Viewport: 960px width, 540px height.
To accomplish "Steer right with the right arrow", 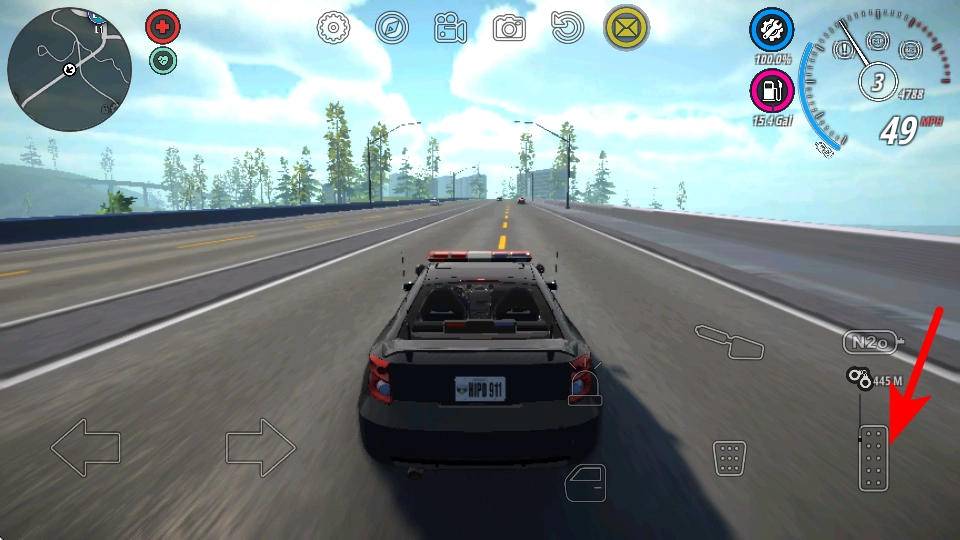I will click(x=260, y=447).
